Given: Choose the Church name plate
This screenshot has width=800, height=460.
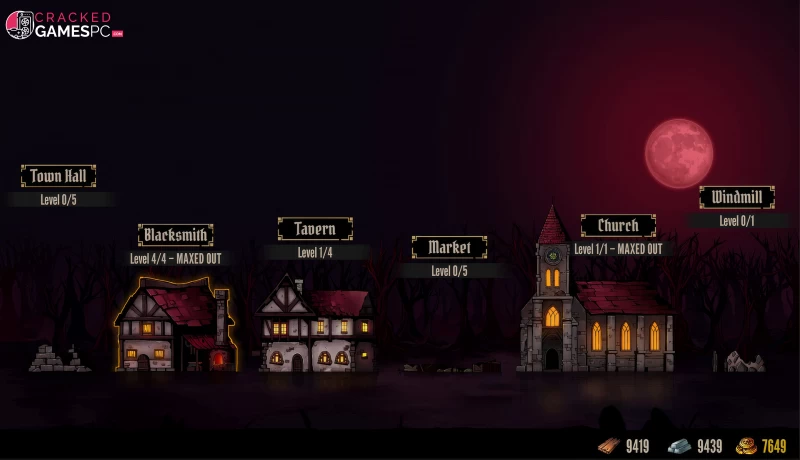Looking at the screenshot, I should [618, 225].
